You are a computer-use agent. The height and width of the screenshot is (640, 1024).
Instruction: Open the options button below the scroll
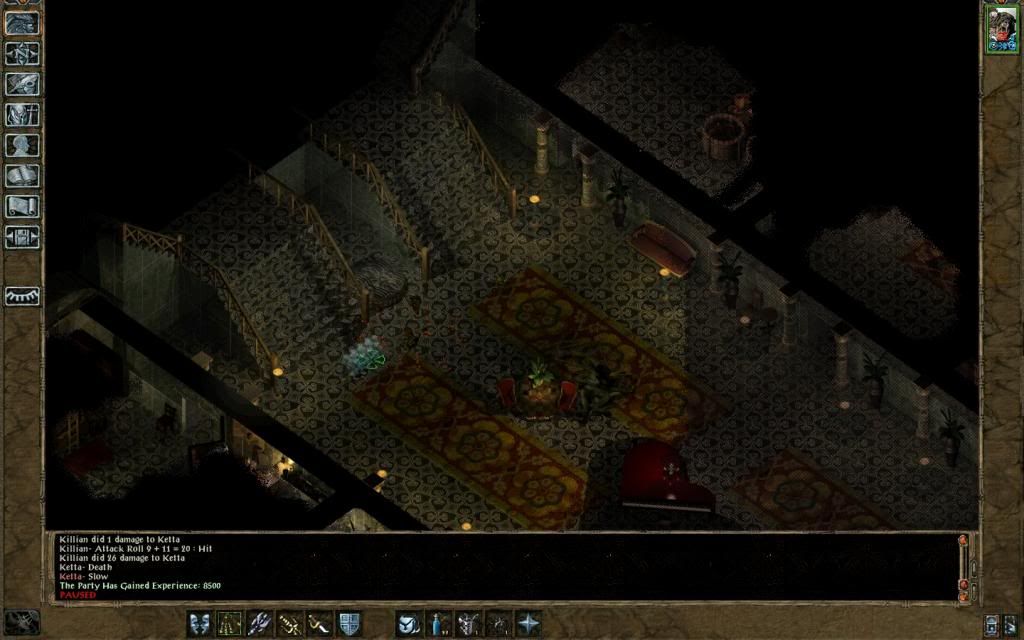pyautogui.click(x=22, y=238)
